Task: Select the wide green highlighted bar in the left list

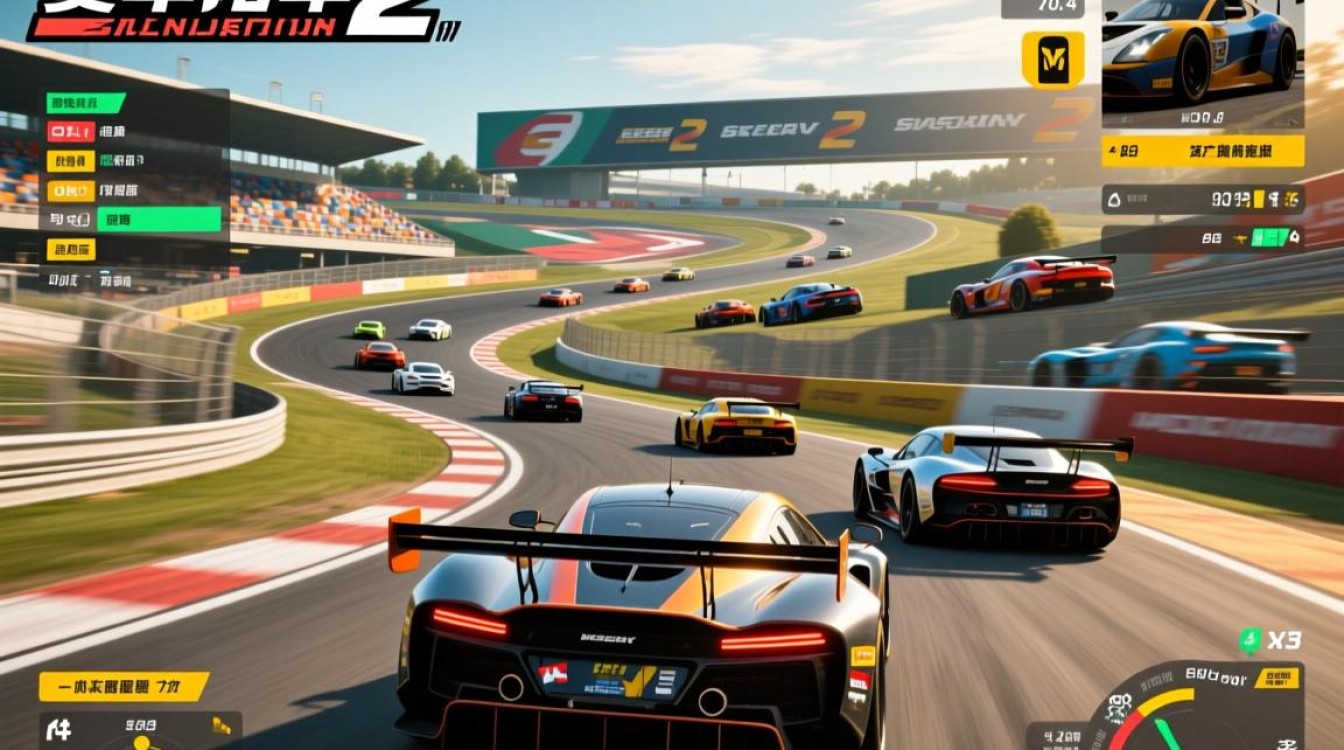Action: click(158, 219)
